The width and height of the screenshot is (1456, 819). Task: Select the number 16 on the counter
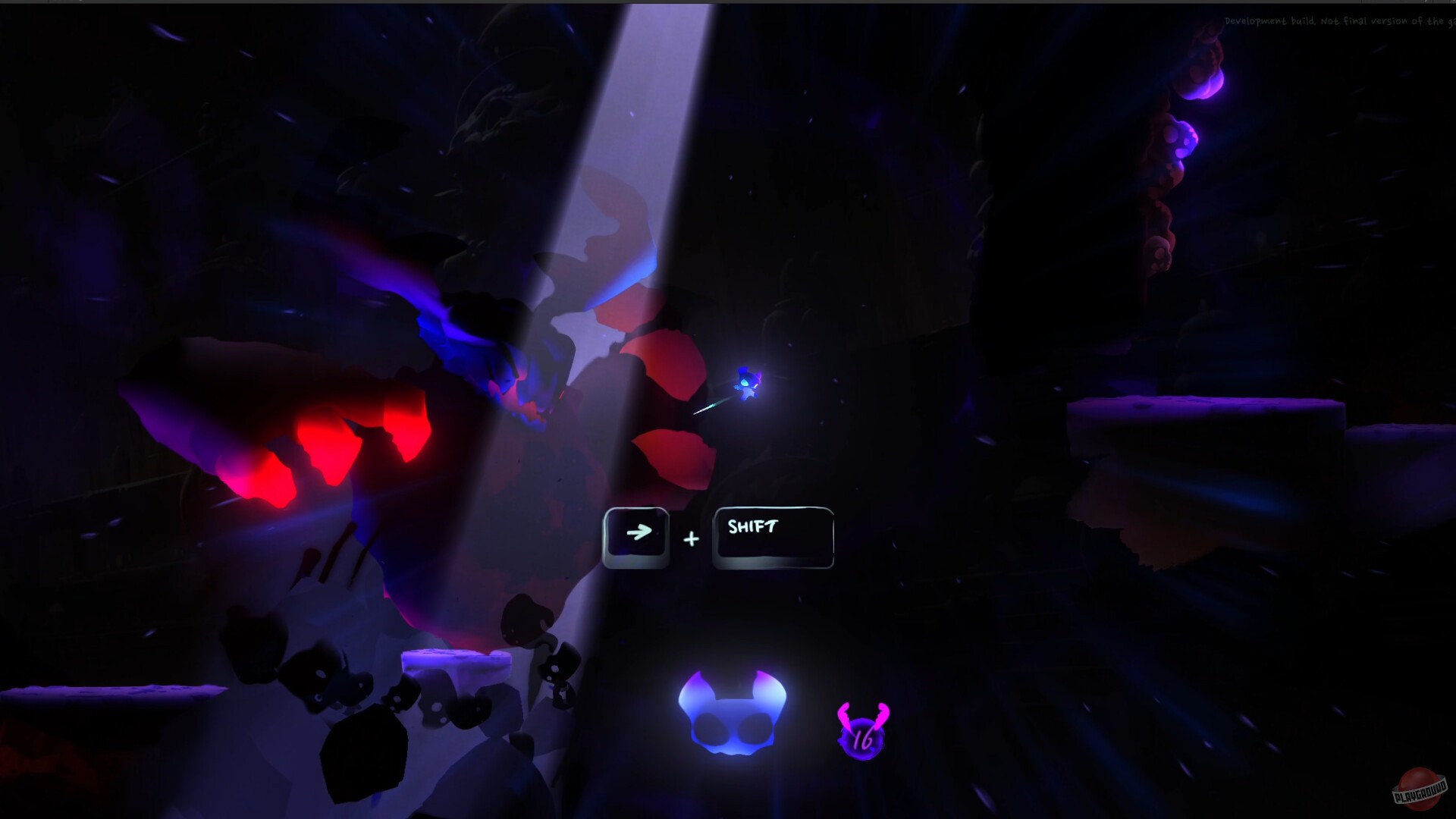[x=862, y=739]
